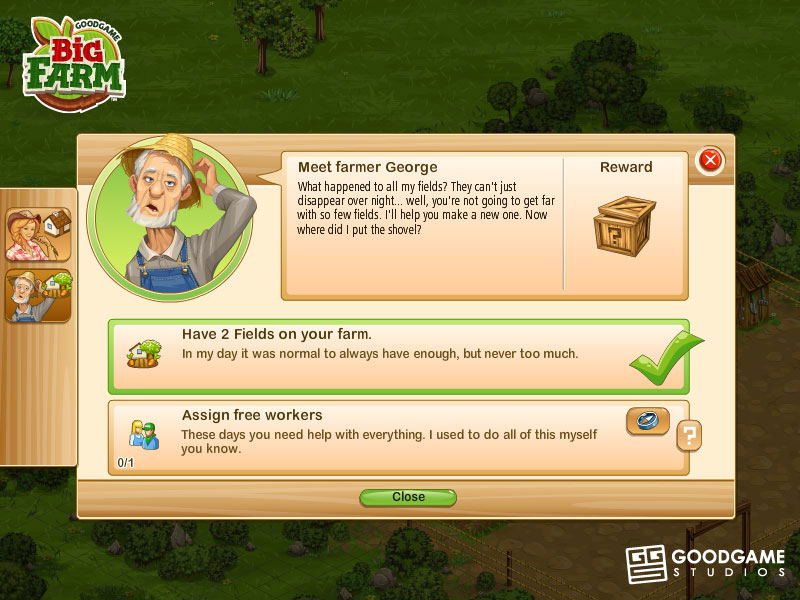Close the quest dialog with red X
The image size is (800, 600).
[x=710, y=160]
